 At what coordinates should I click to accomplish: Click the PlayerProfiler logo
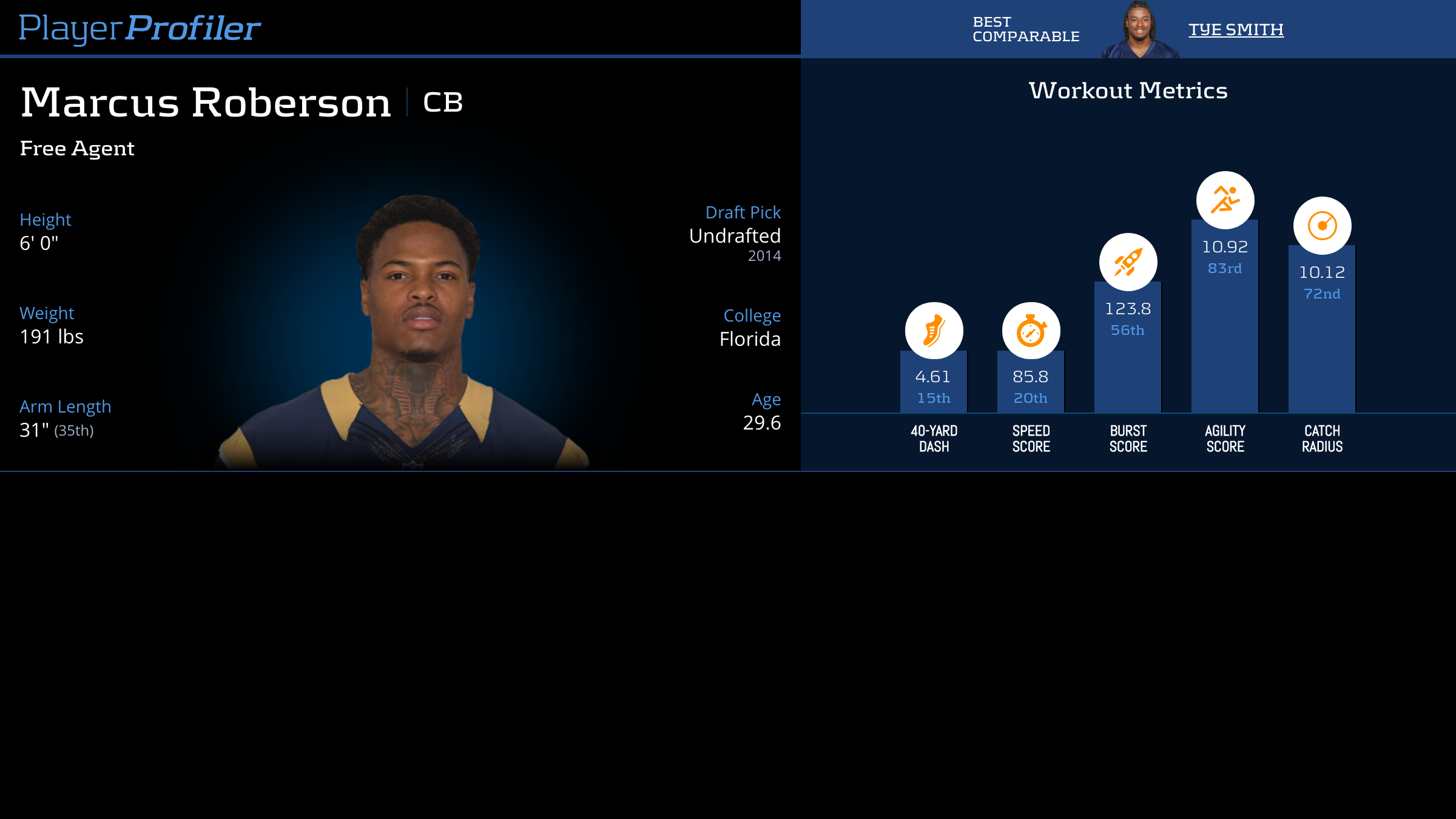tap(140, 29)
